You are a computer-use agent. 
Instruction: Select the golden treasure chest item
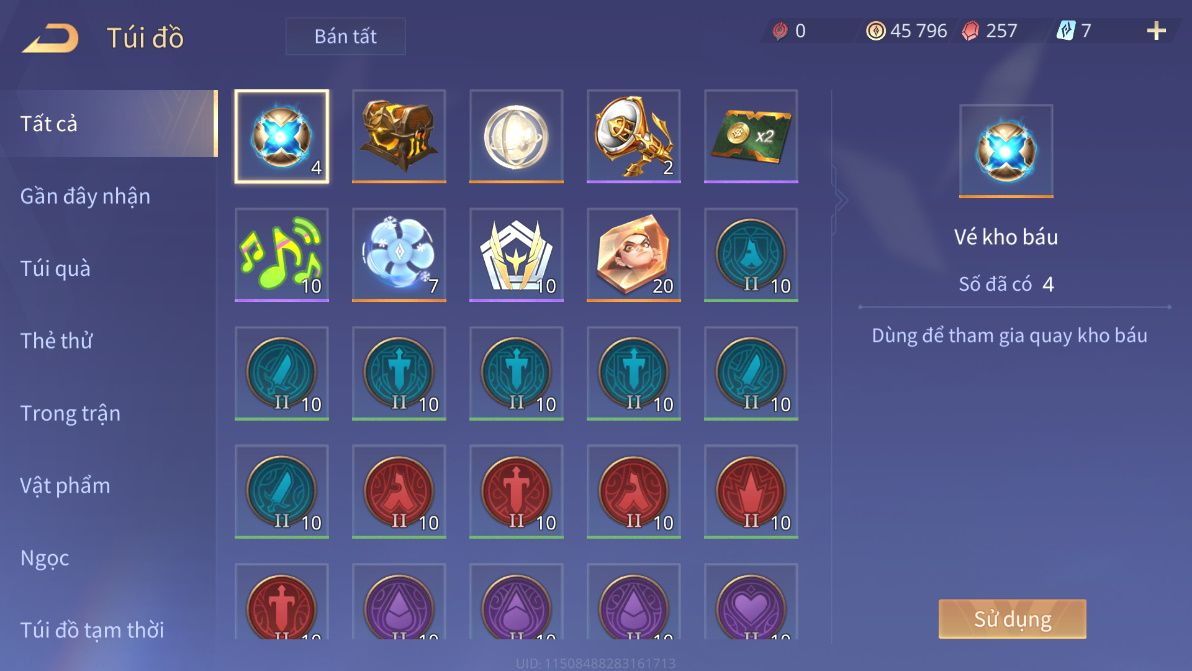click(x=399, y=136)
